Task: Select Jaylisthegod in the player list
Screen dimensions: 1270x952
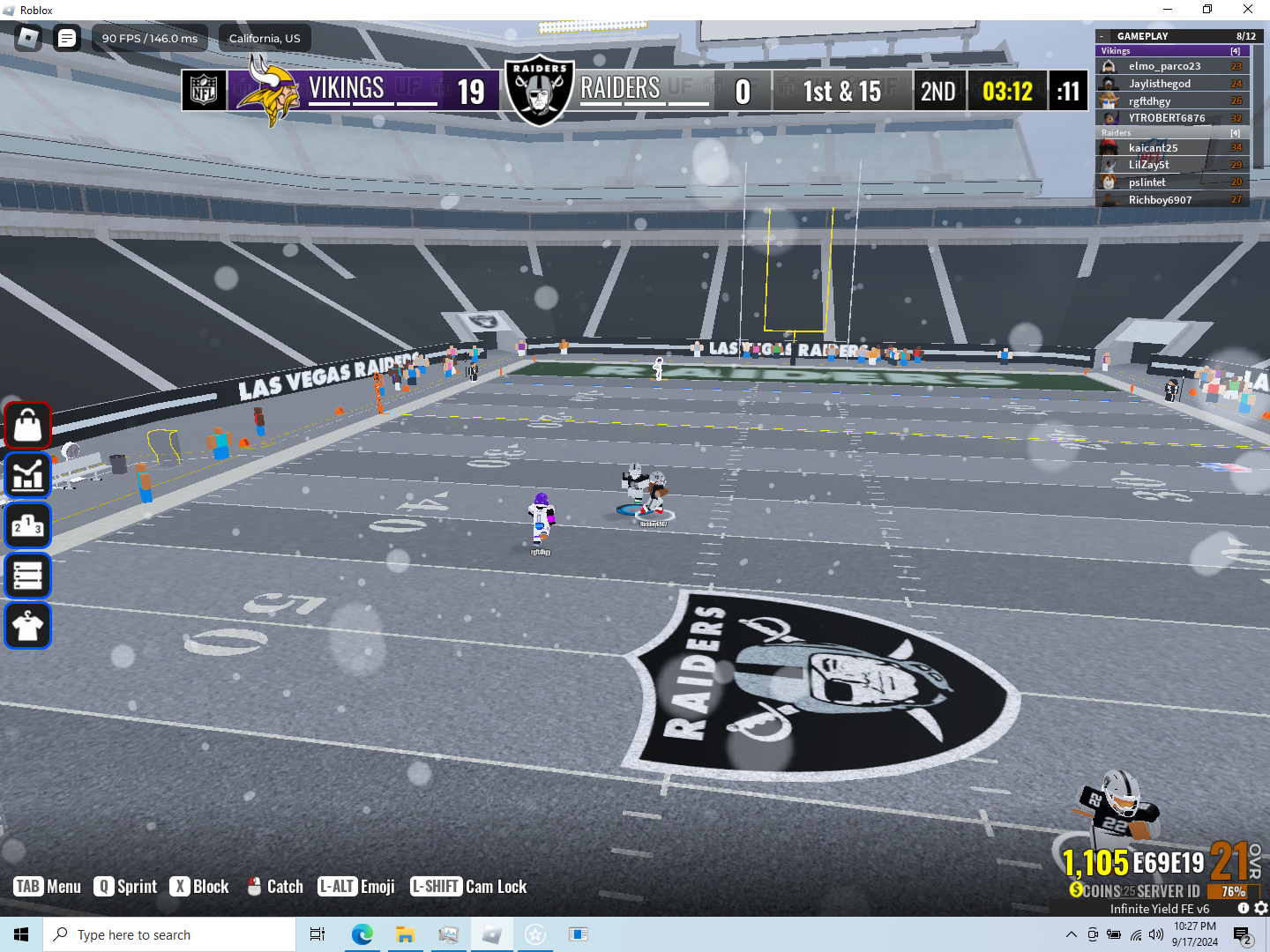Action: [1159, 84]
